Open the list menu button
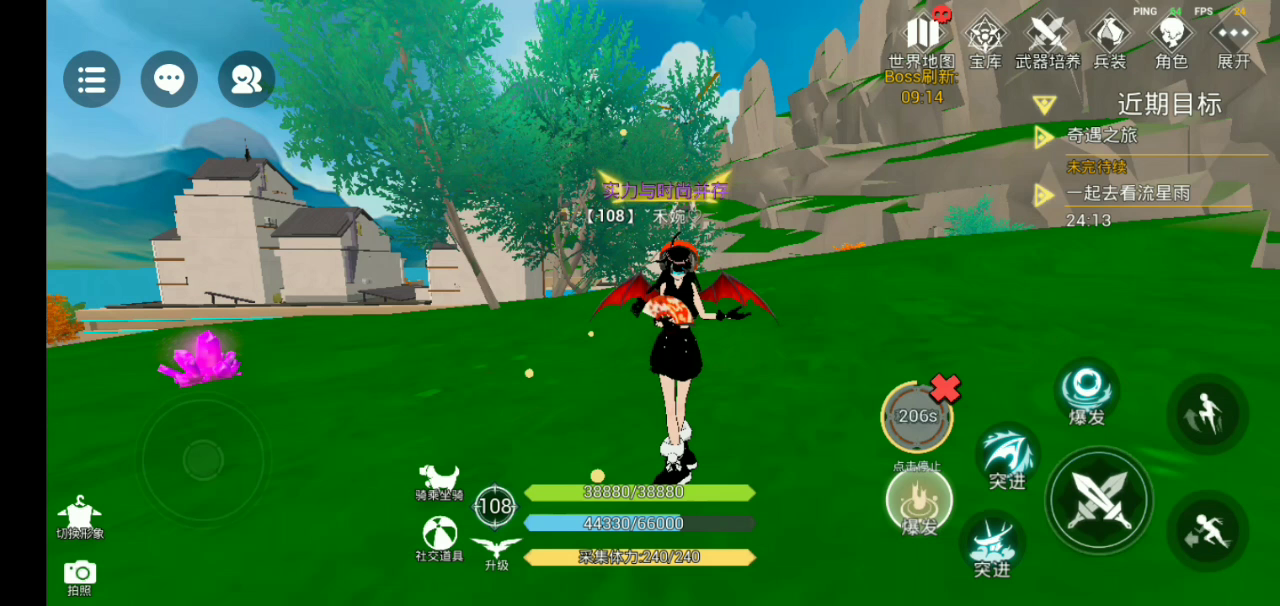Image resolution: width=1280 pixels, height=606 pixels. click(x=92, y=79)
